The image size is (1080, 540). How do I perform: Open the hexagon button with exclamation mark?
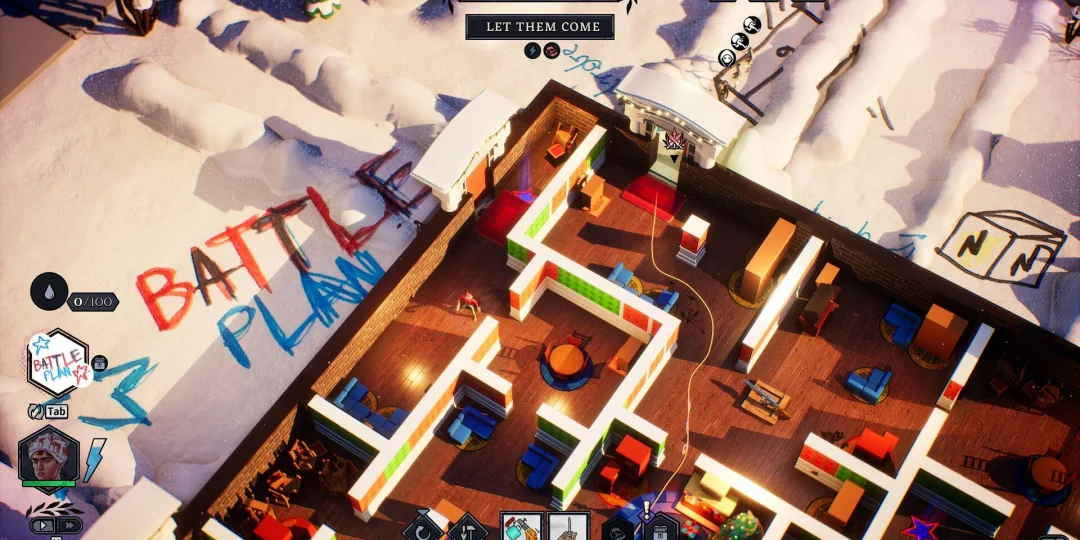click(x=660, y=527)
